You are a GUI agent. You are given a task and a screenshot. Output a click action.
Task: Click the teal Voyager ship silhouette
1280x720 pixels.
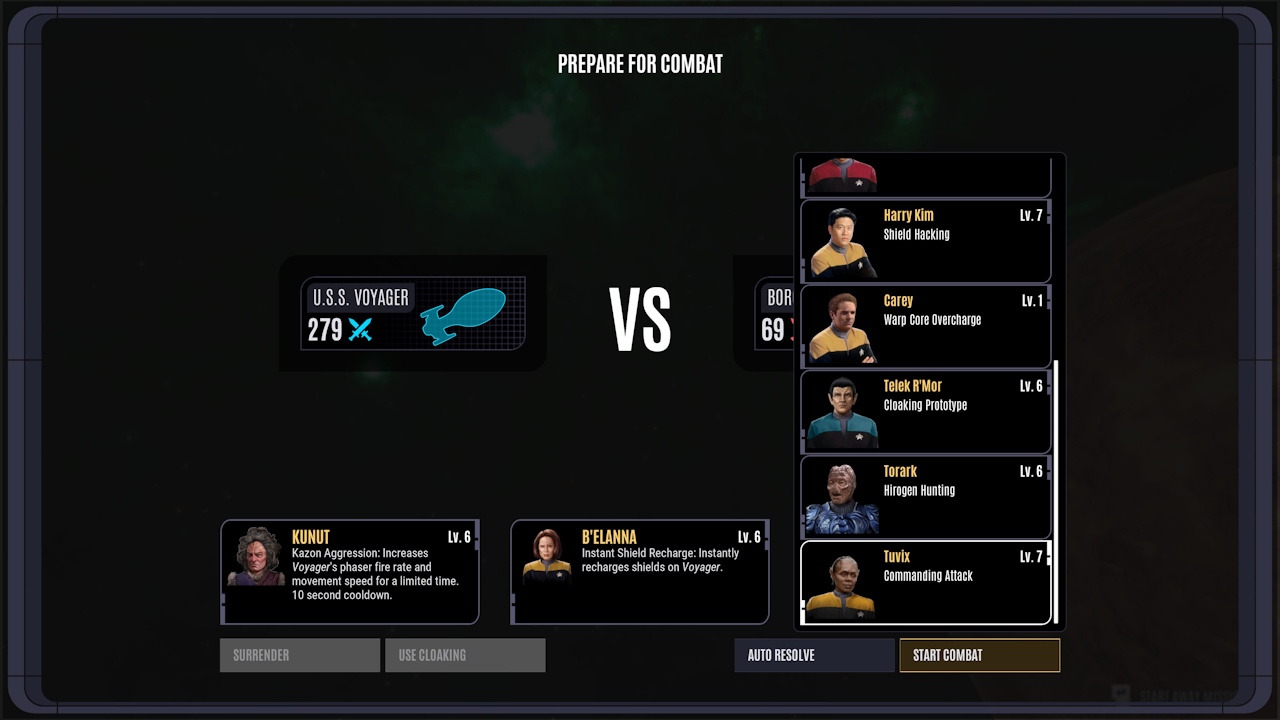[466, 314]
